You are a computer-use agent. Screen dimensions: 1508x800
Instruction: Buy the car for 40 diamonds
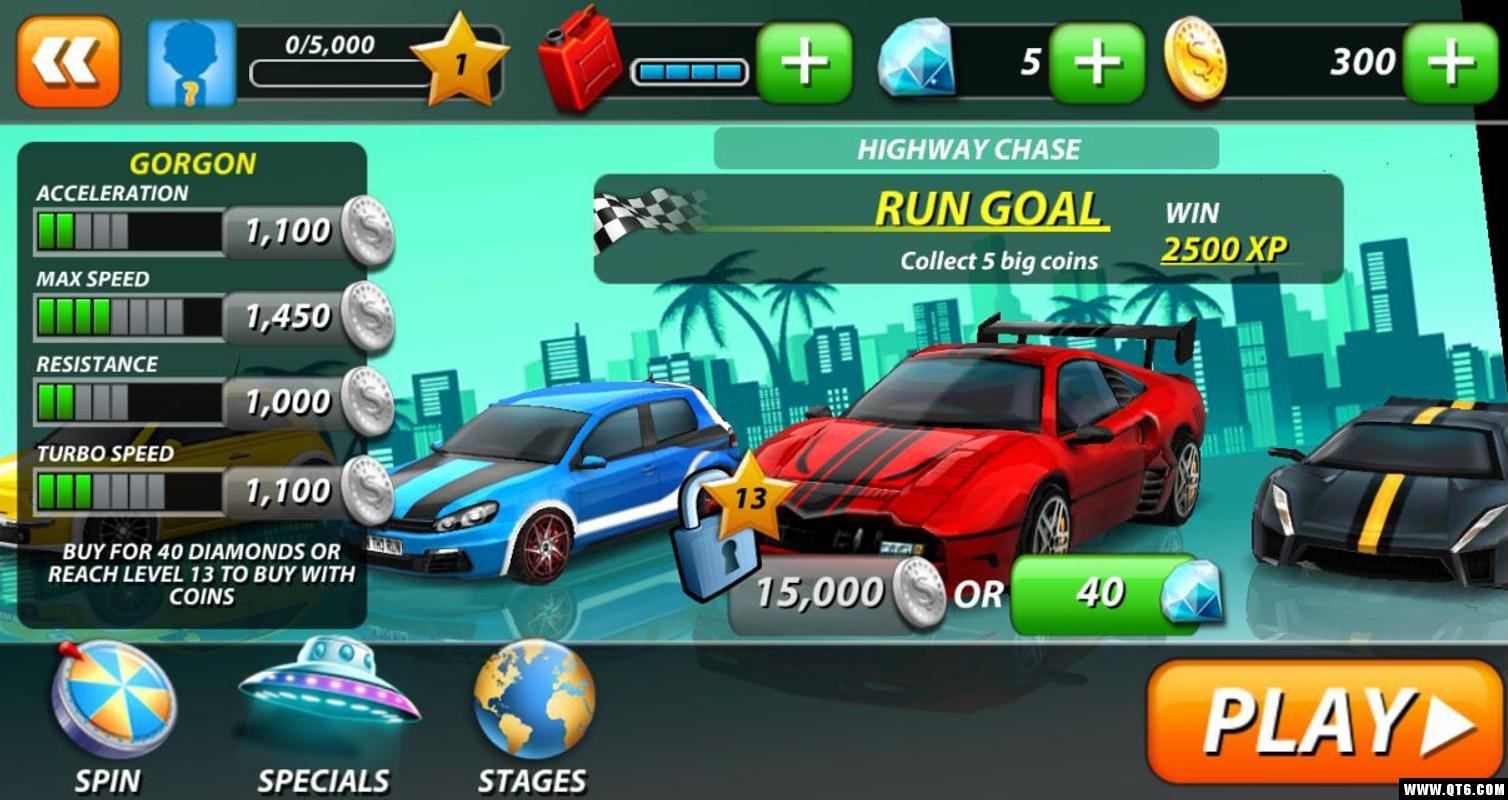click(1115, 594)
